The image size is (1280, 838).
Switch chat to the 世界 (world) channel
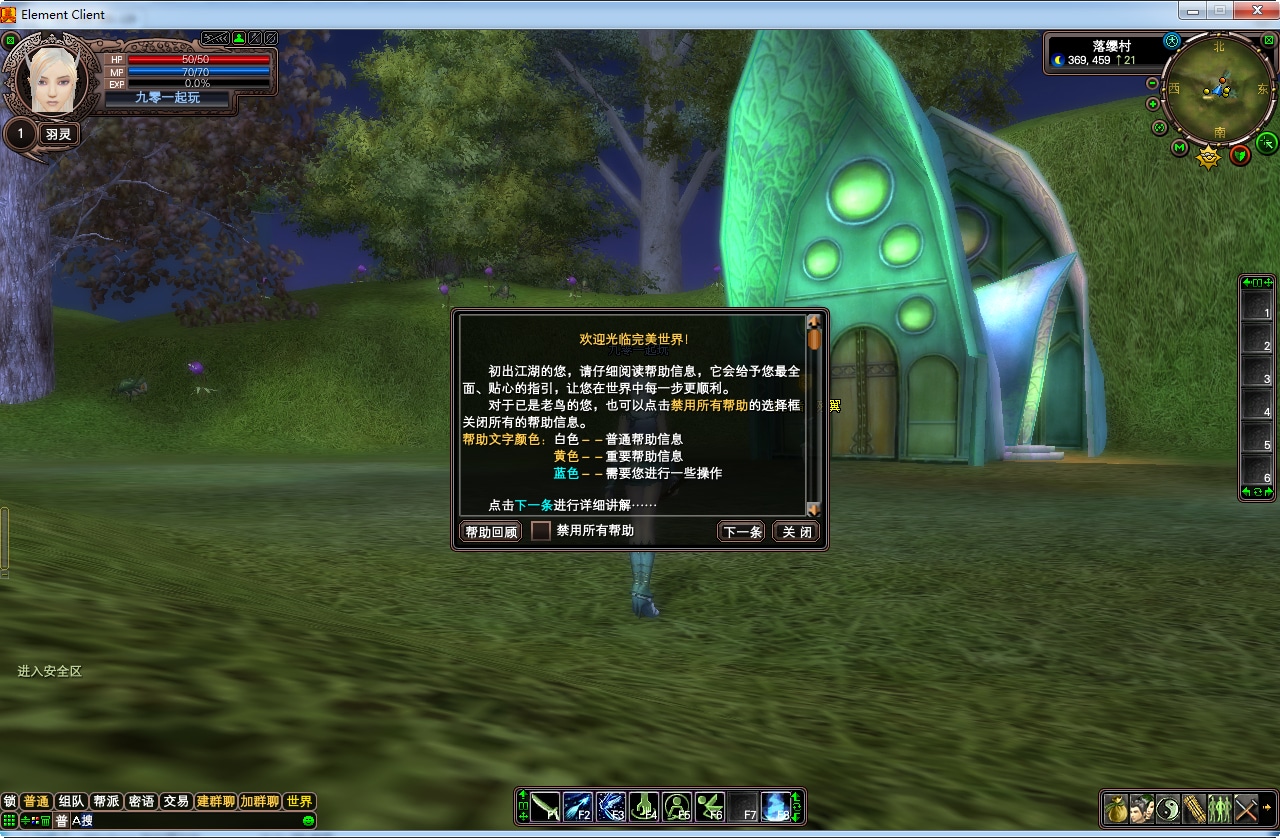tap(299, 801)
